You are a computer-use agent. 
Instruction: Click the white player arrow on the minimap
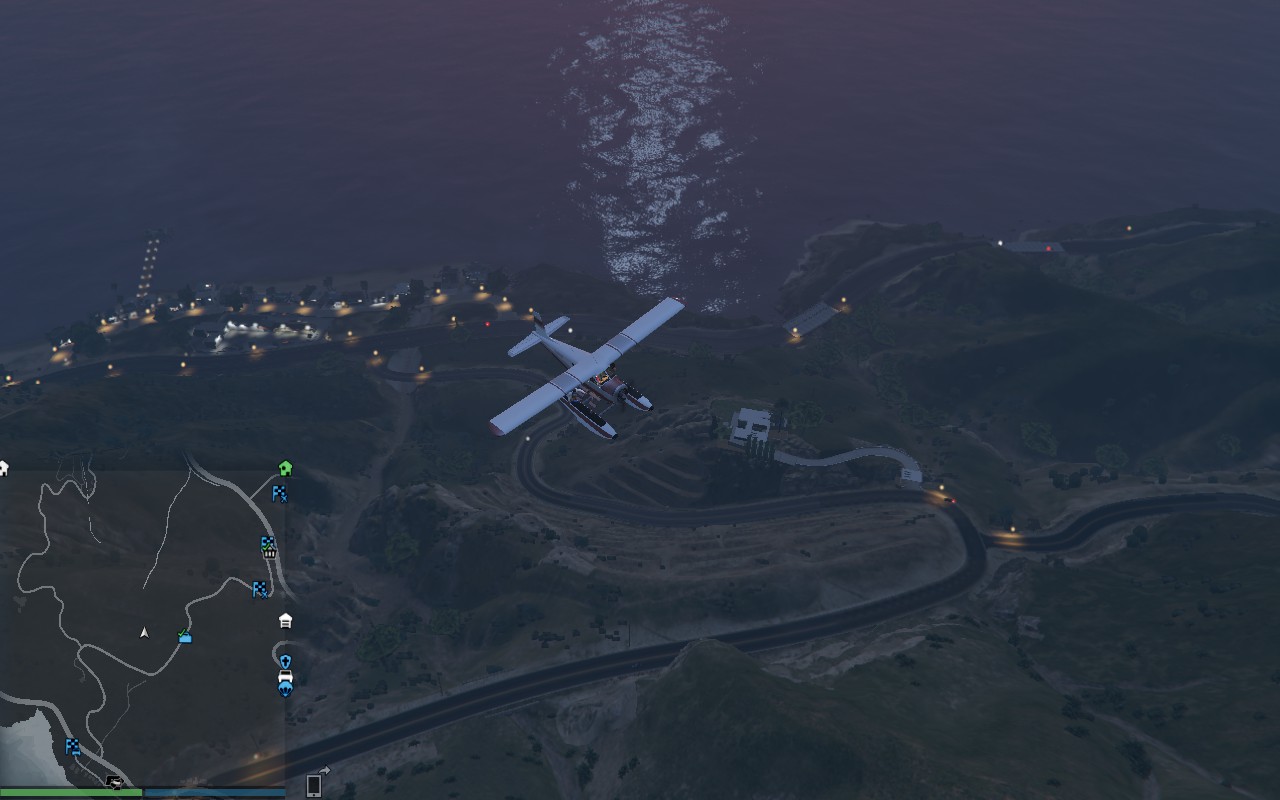pyautogui.click(x=144, y=632)
